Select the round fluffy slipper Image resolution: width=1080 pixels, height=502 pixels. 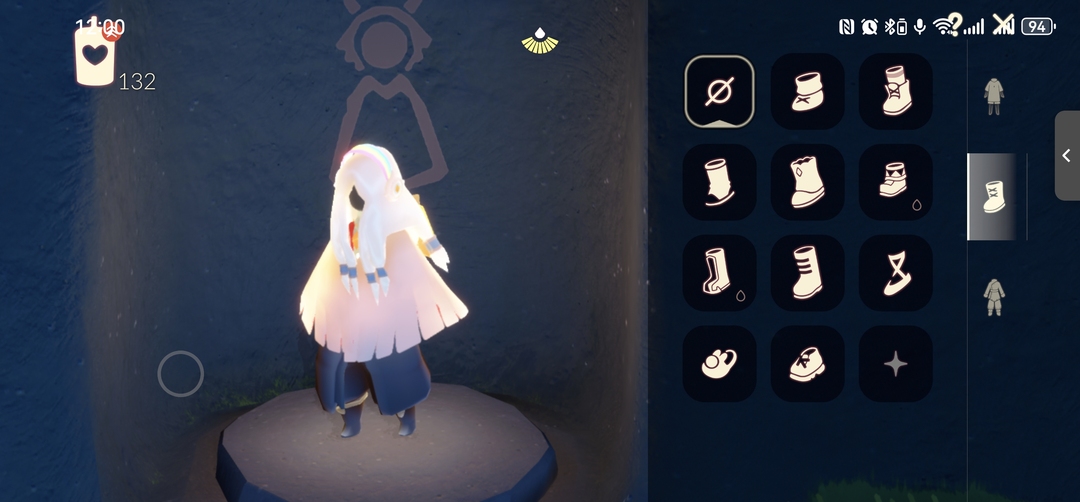720,364
